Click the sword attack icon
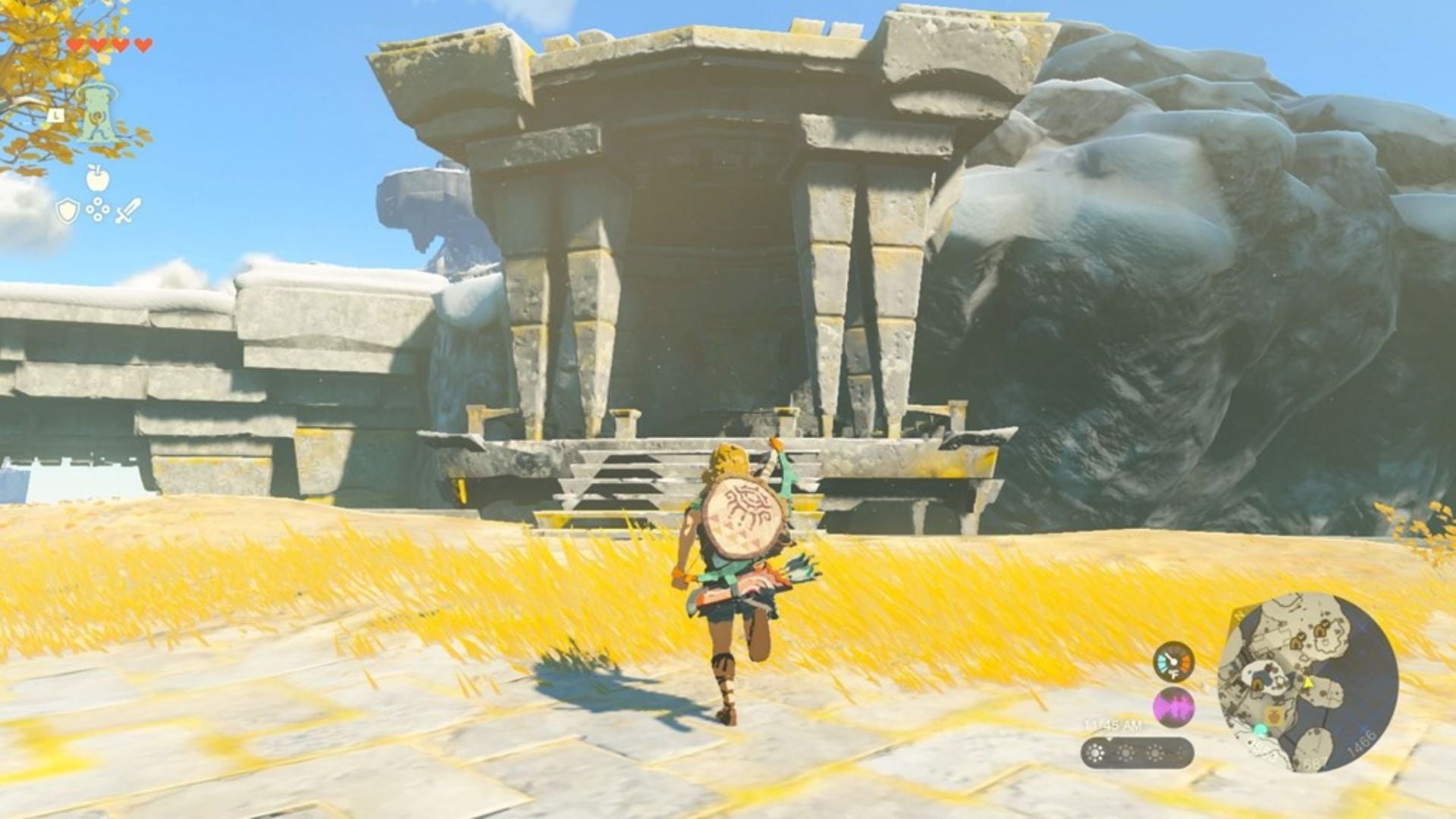Screen dimensions: 1456x819 (127, 211)
